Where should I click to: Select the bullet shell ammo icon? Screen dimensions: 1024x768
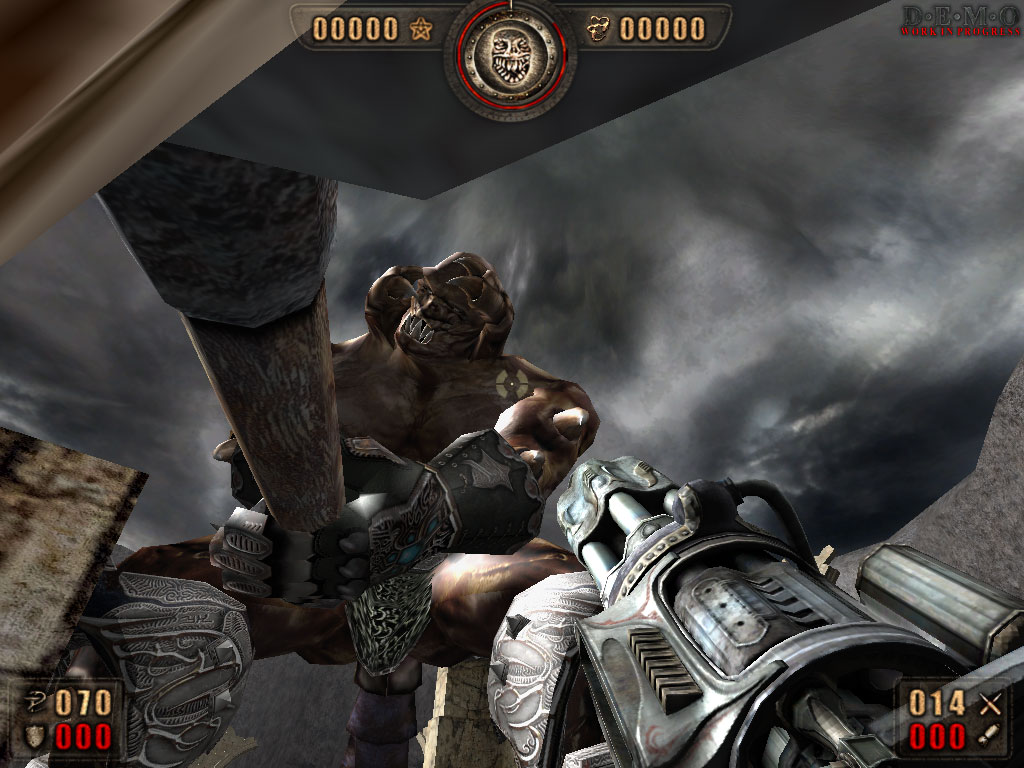tap(989, 738)
